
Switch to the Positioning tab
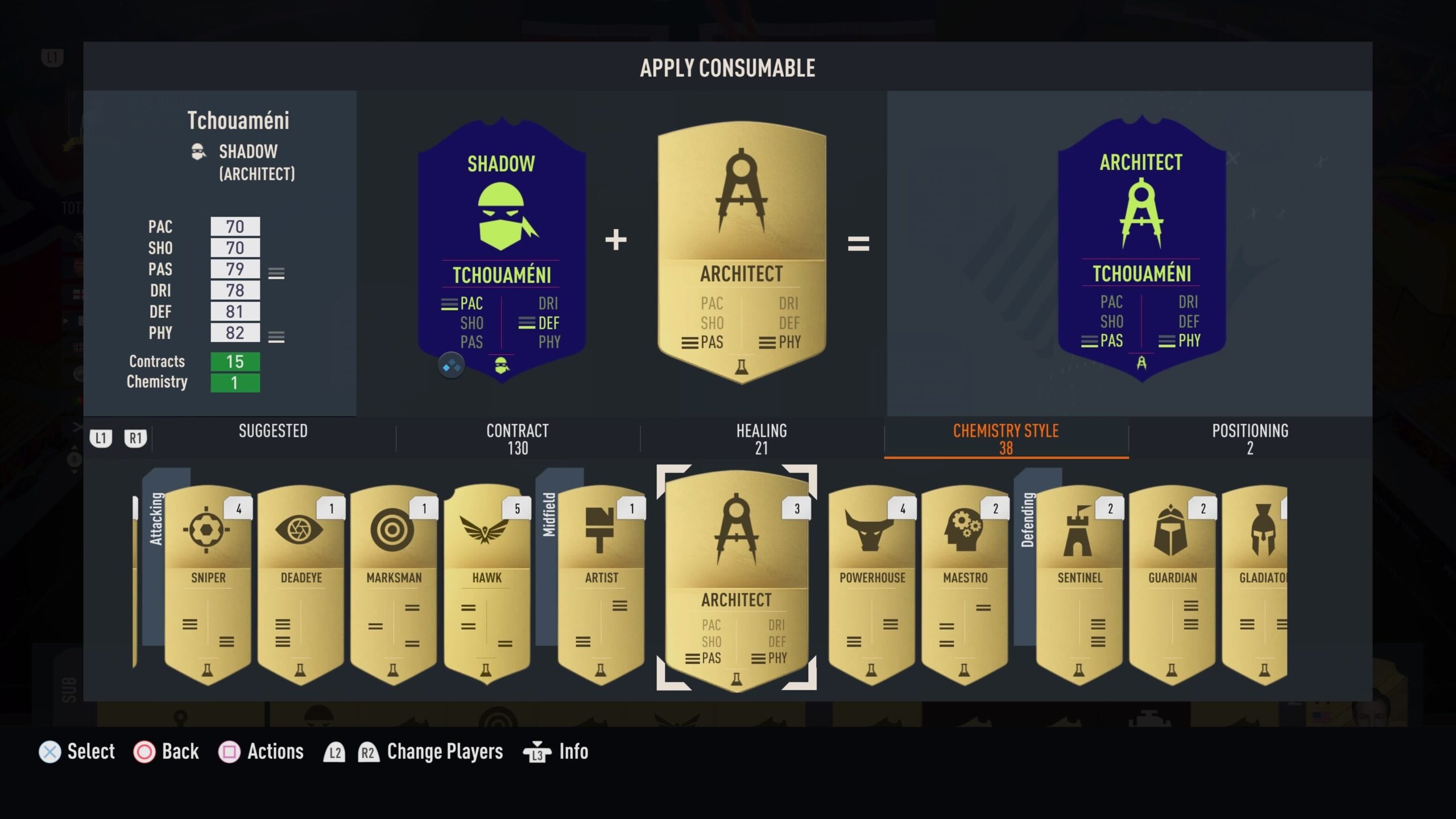(1250, 439)
